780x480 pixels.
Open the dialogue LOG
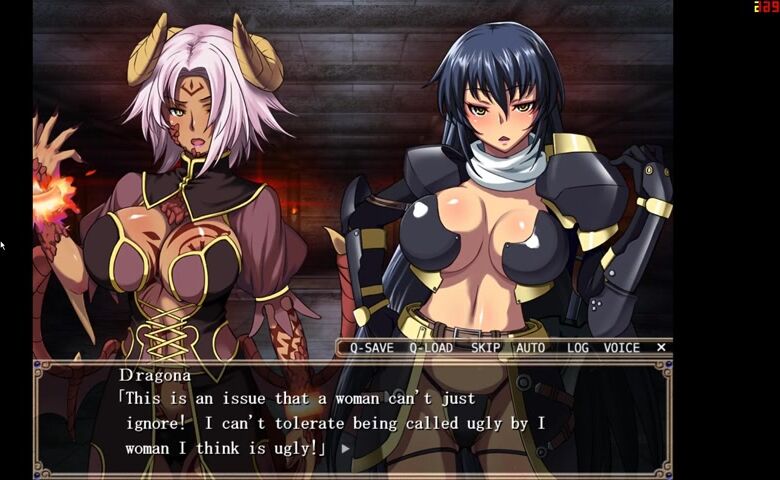coord(578,348)
